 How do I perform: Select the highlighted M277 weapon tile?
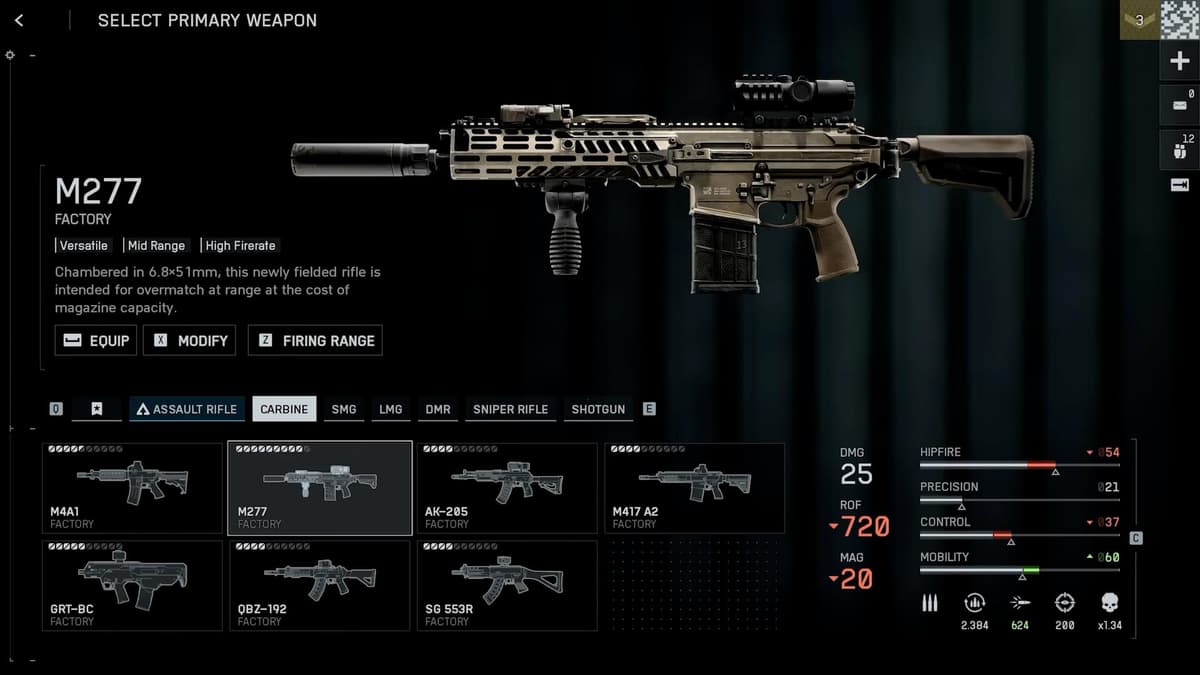[319, 488]
